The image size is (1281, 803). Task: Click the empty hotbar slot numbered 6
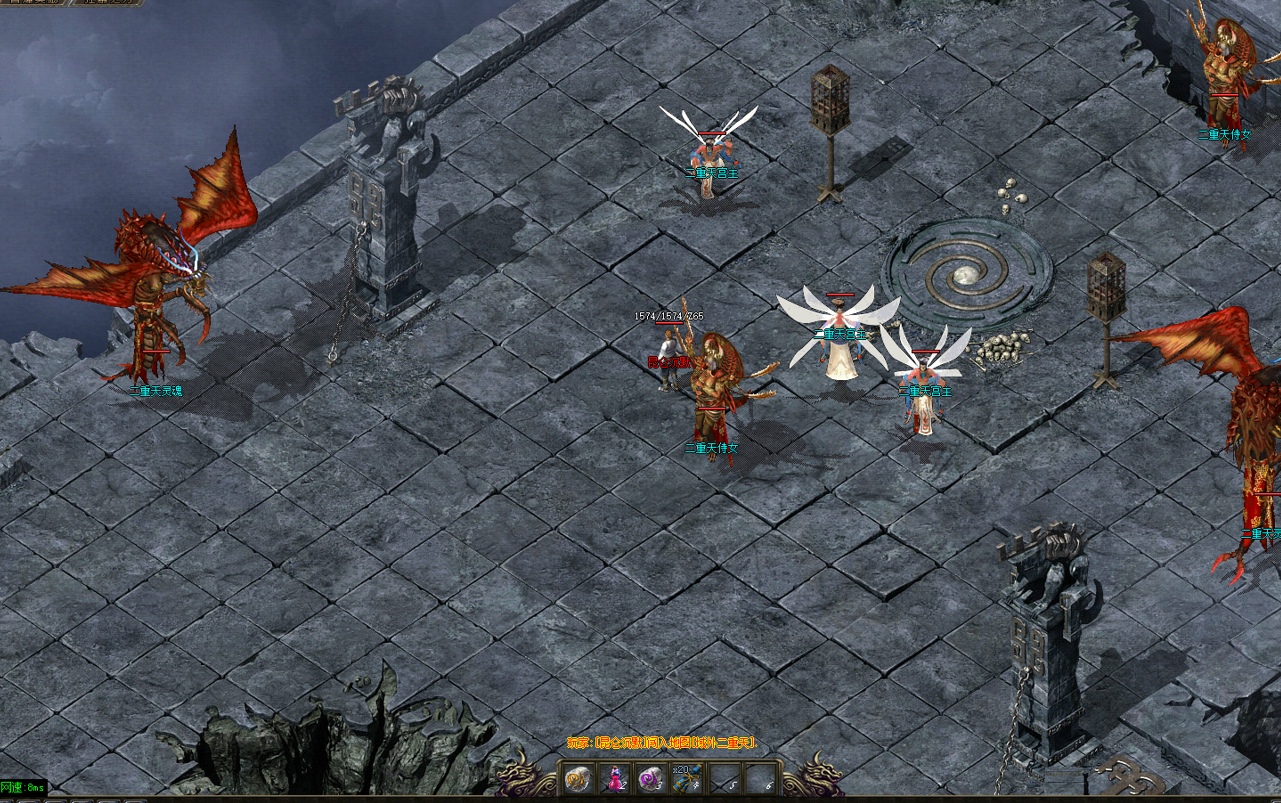tap(762, 778)
